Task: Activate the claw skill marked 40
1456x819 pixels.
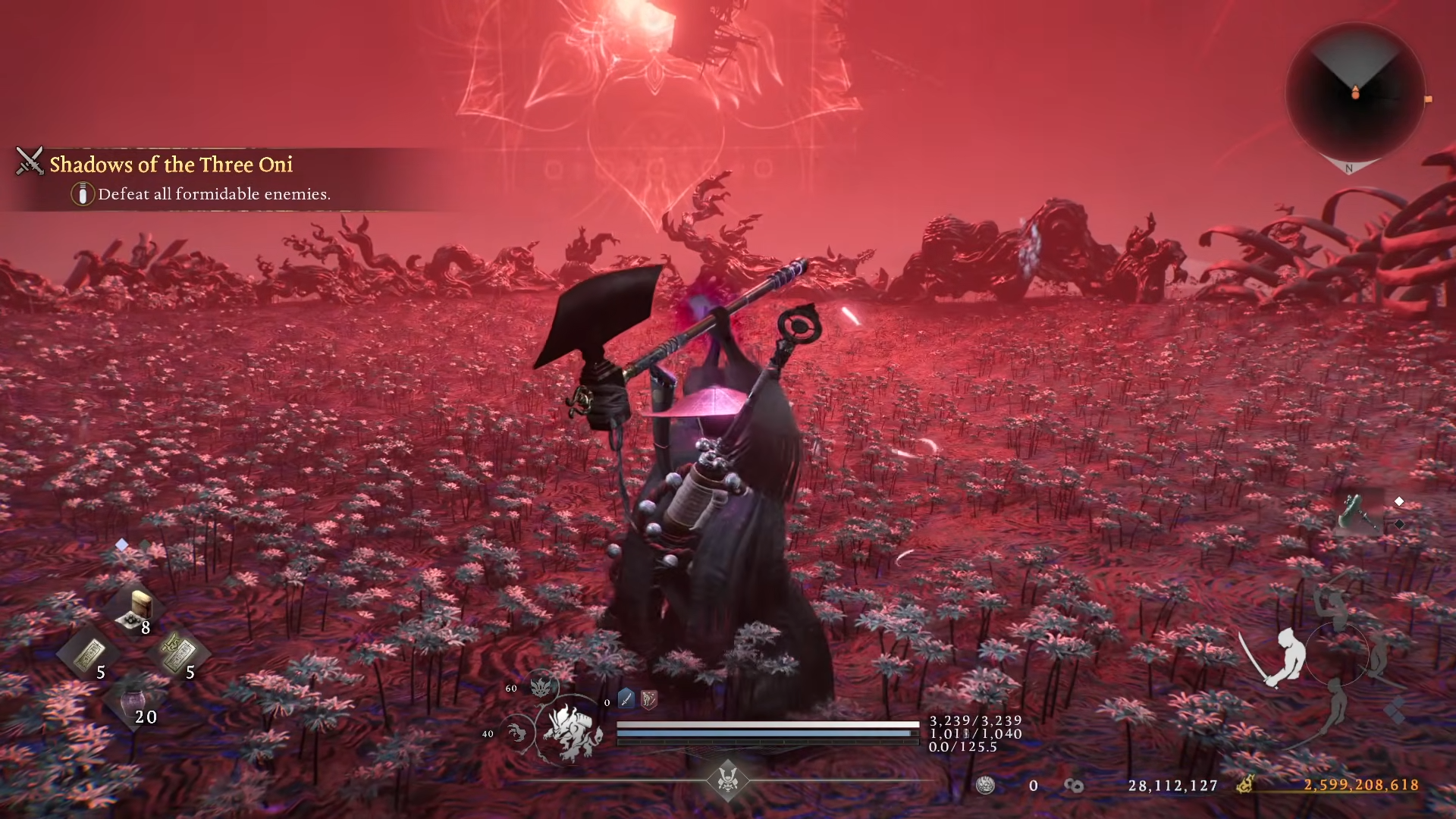Action: pos(518,733)
